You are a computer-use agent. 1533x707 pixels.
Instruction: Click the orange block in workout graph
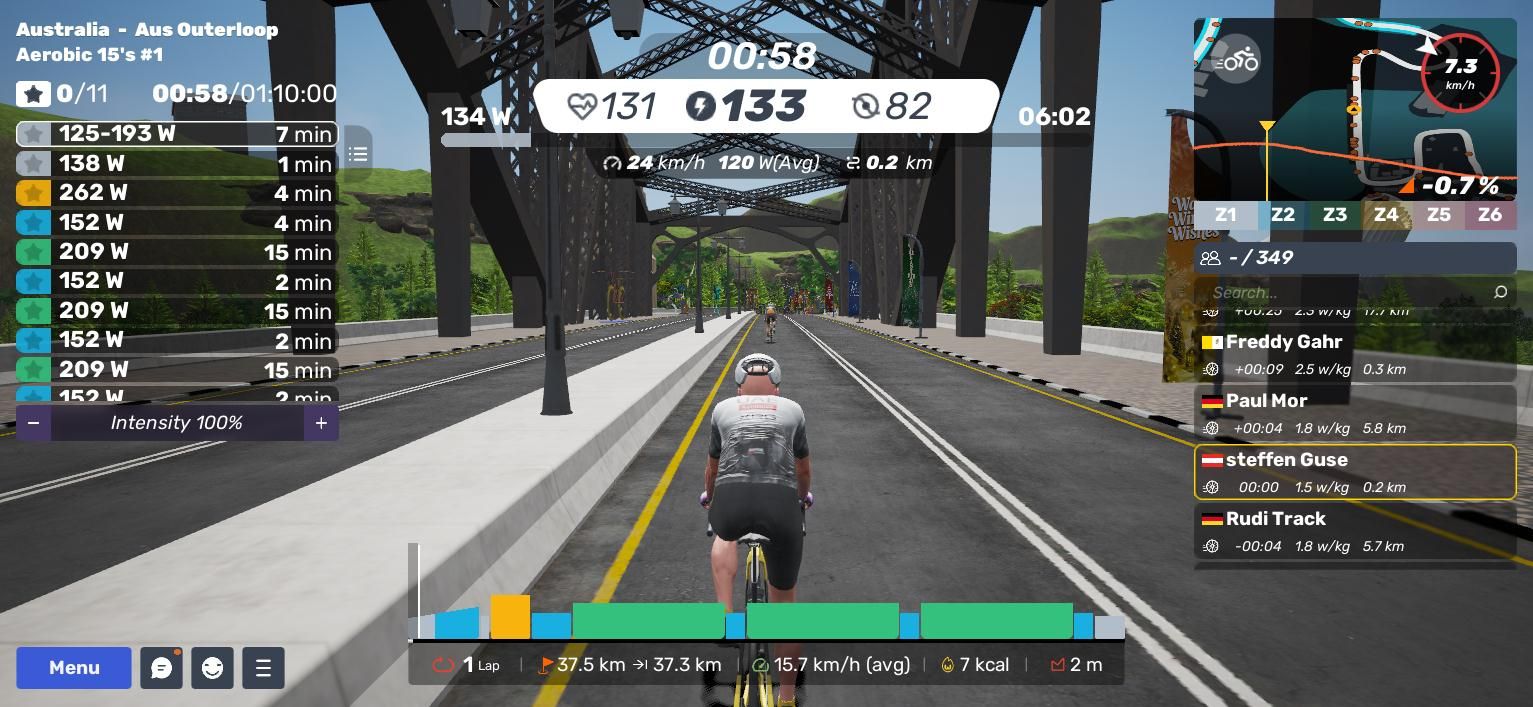coord(510,617)
